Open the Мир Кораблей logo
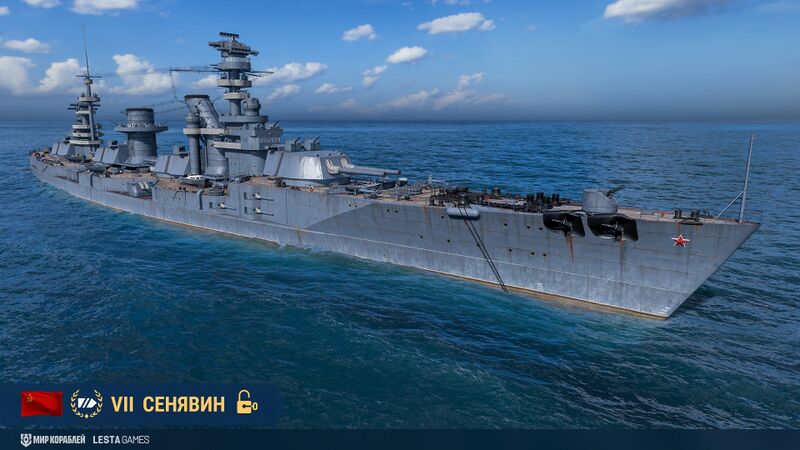Image resolution: width=800 pixels, height=450 pixels. point(52,440)
